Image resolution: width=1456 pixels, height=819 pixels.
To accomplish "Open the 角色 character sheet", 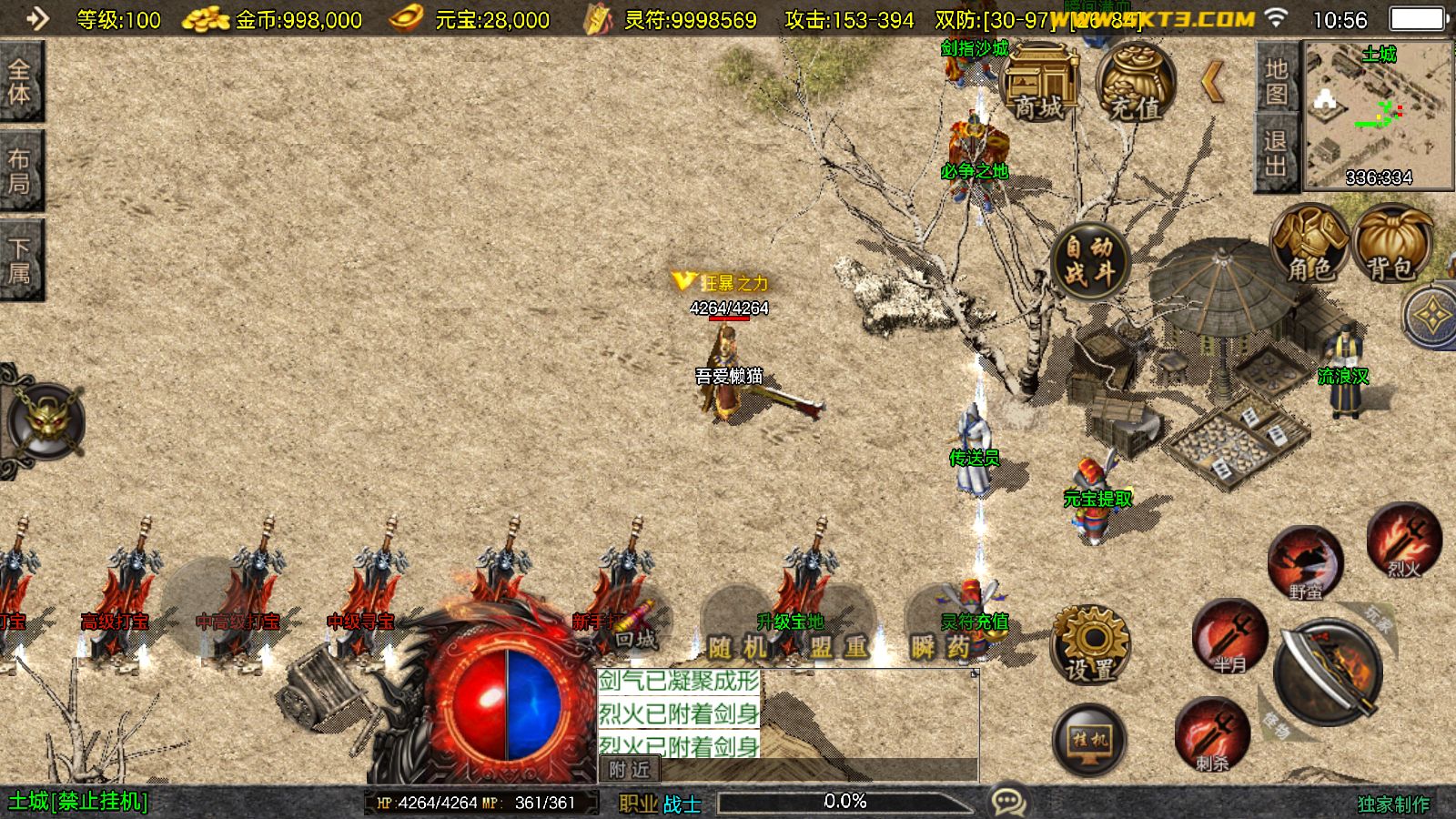I will [1309, 244].
